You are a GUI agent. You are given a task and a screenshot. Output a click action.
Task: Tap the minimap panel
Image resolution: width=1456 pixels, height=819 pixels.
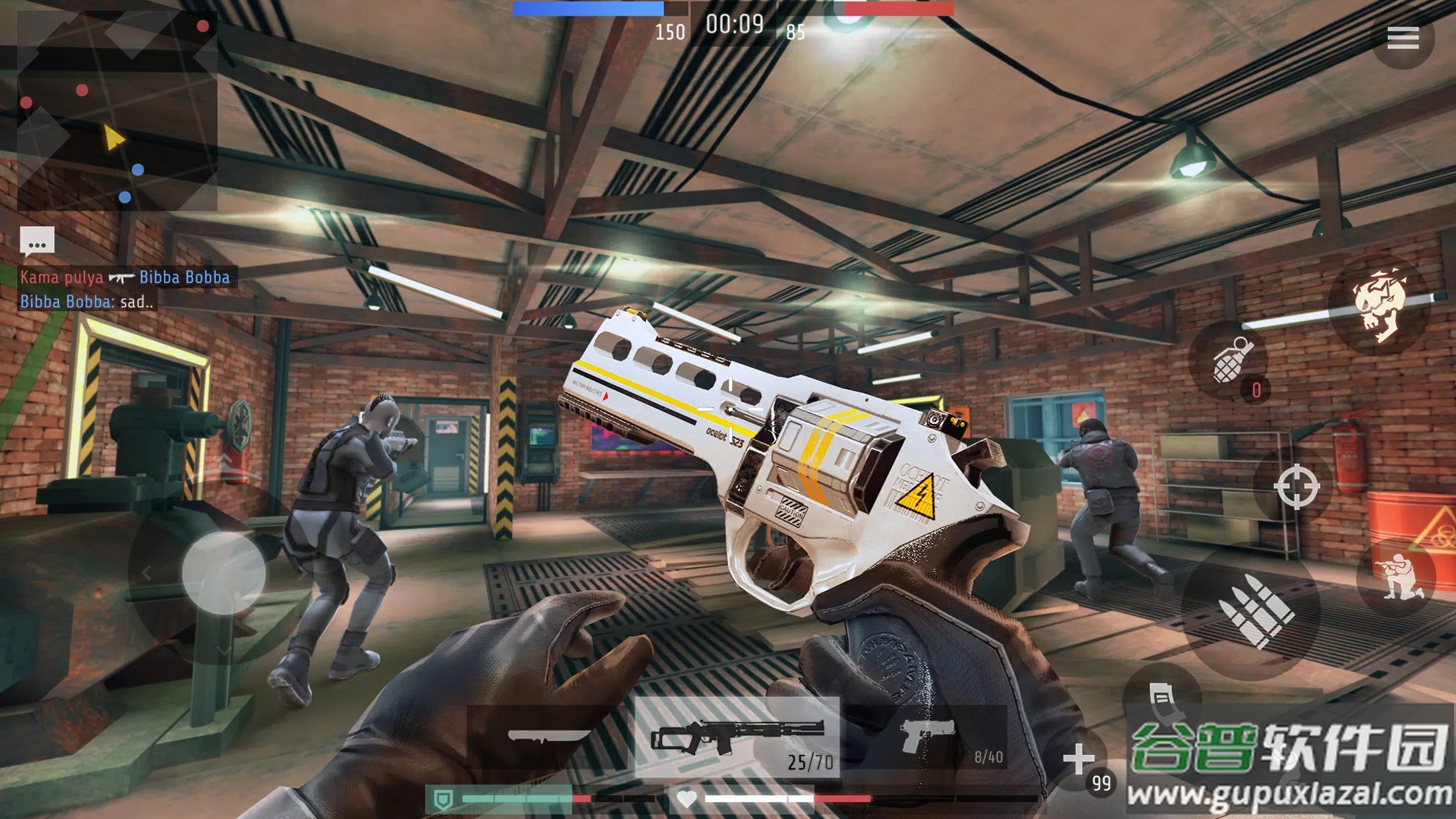[x=117, y=111]
